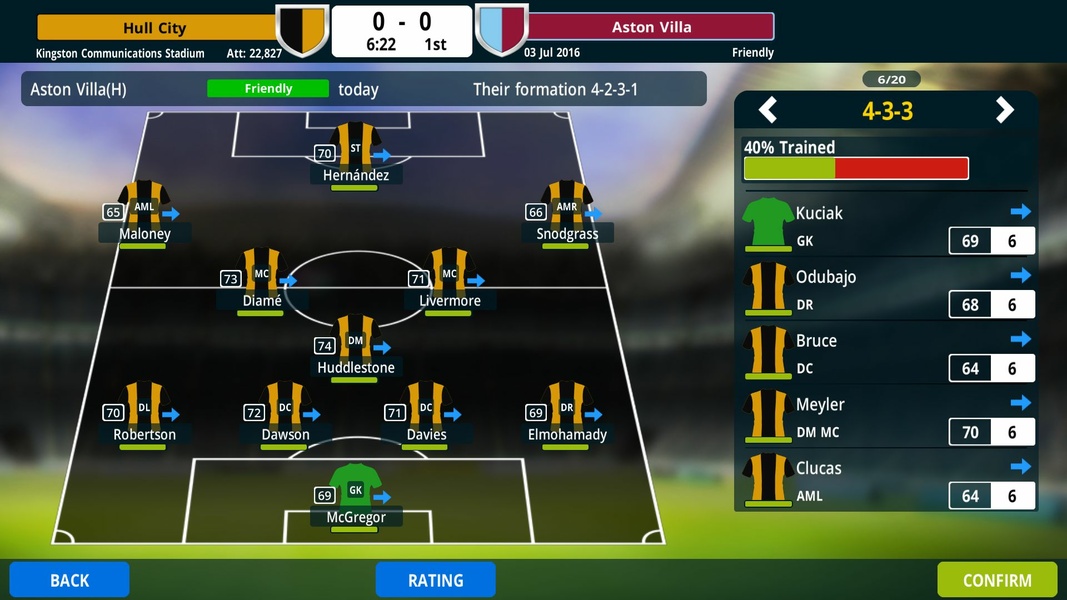
Task: Pick midfielder Diamé on the pitch
Action: point(262,274)
